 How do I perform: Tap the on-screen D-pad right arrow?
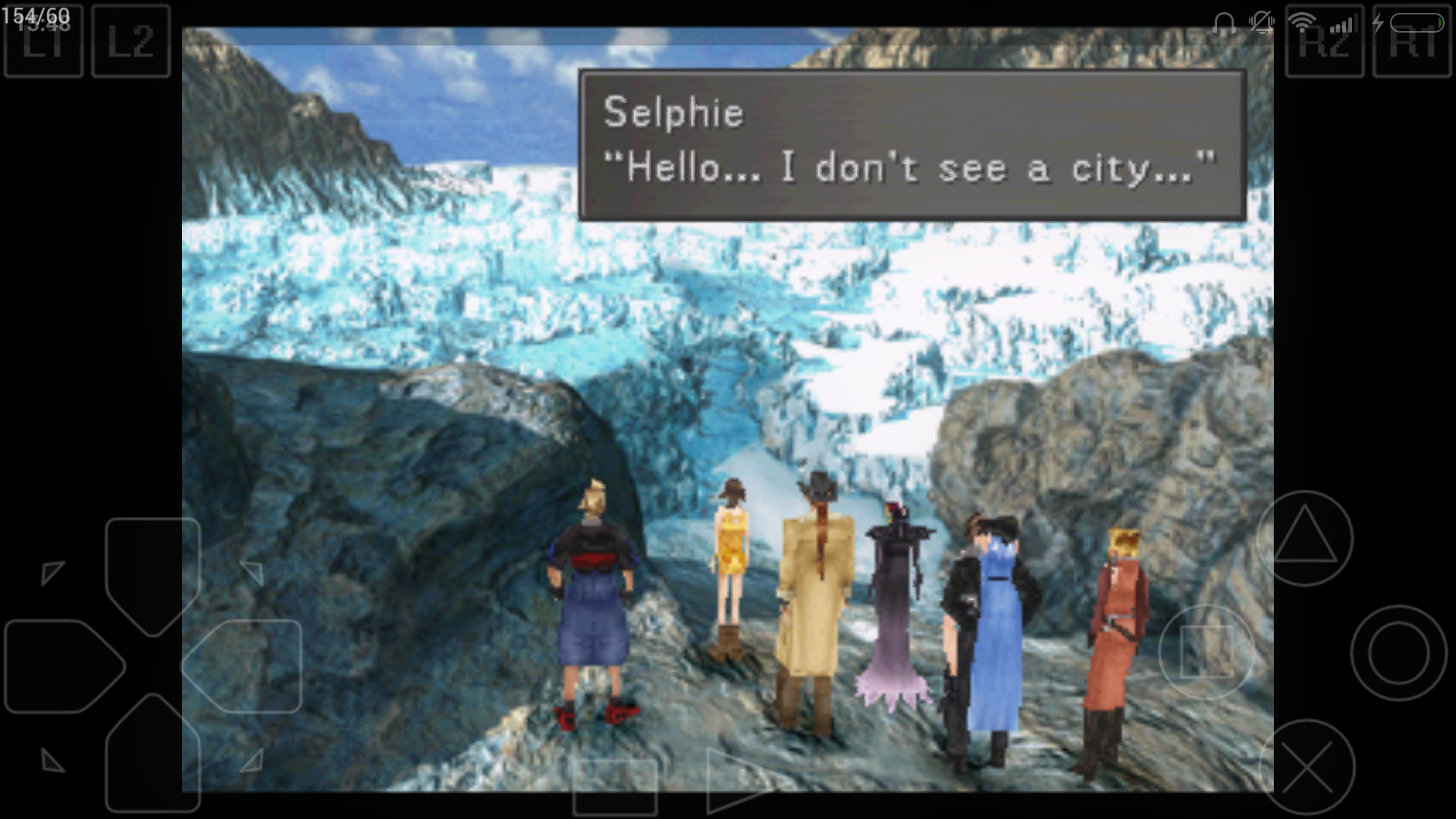244,666
